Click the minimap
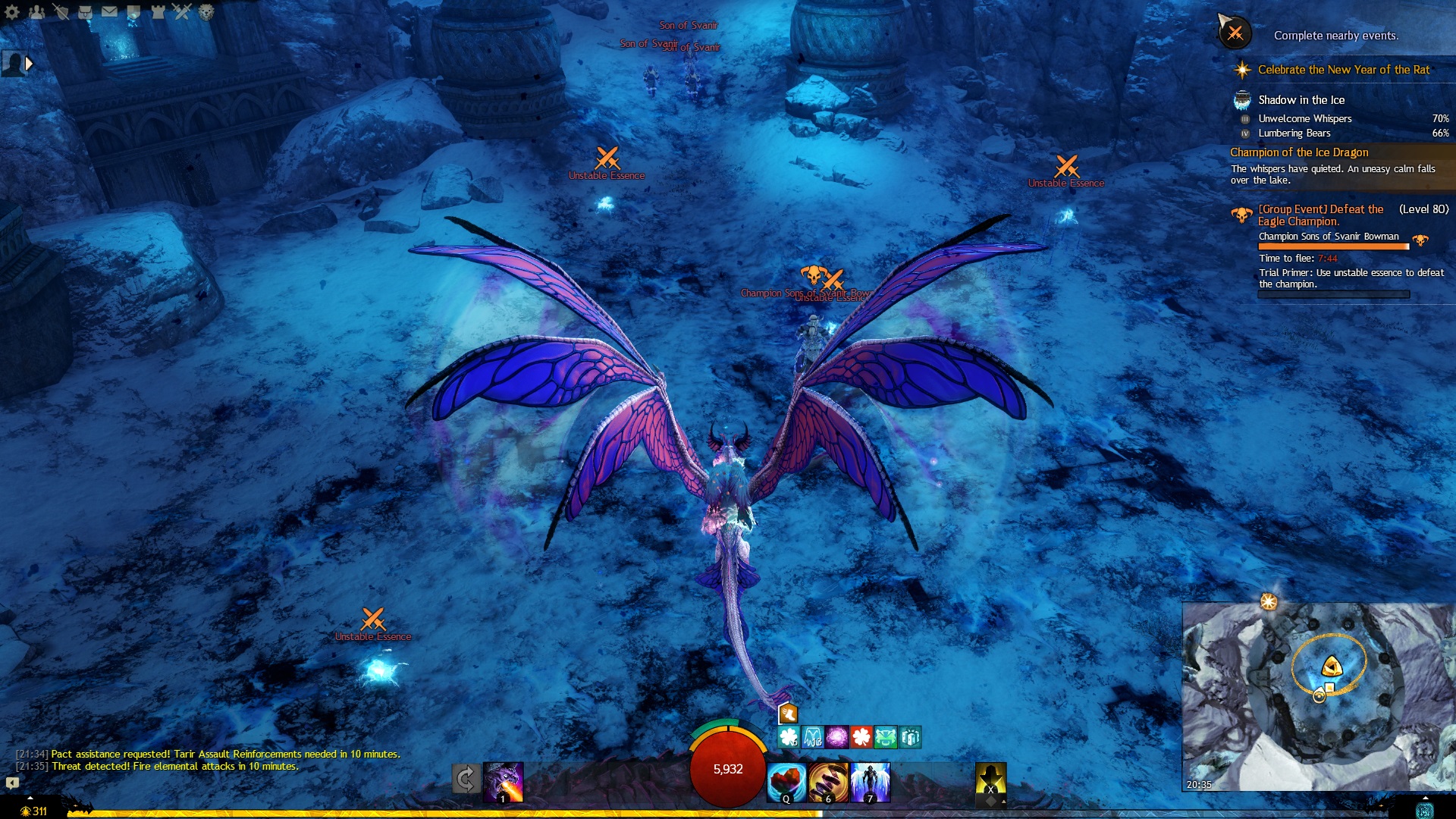 pos(1318,696)
